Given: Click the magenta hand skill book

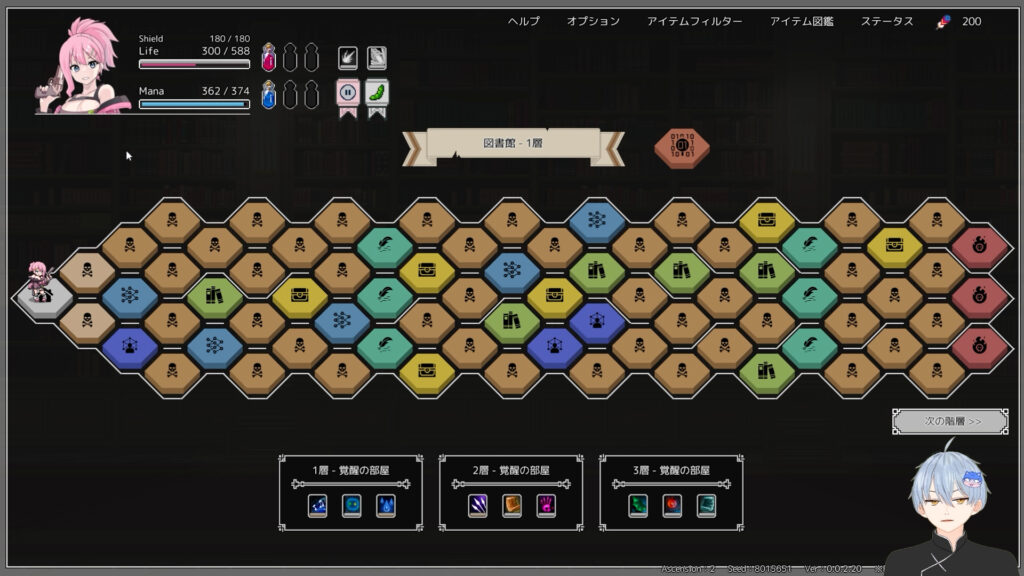Looking at the screenshot, I should click(546, 505).
